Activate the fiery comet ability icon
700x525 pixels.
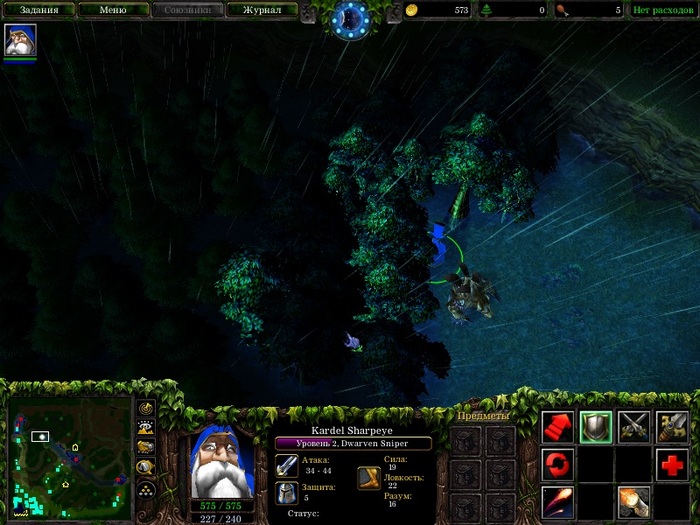coord(558,501)
